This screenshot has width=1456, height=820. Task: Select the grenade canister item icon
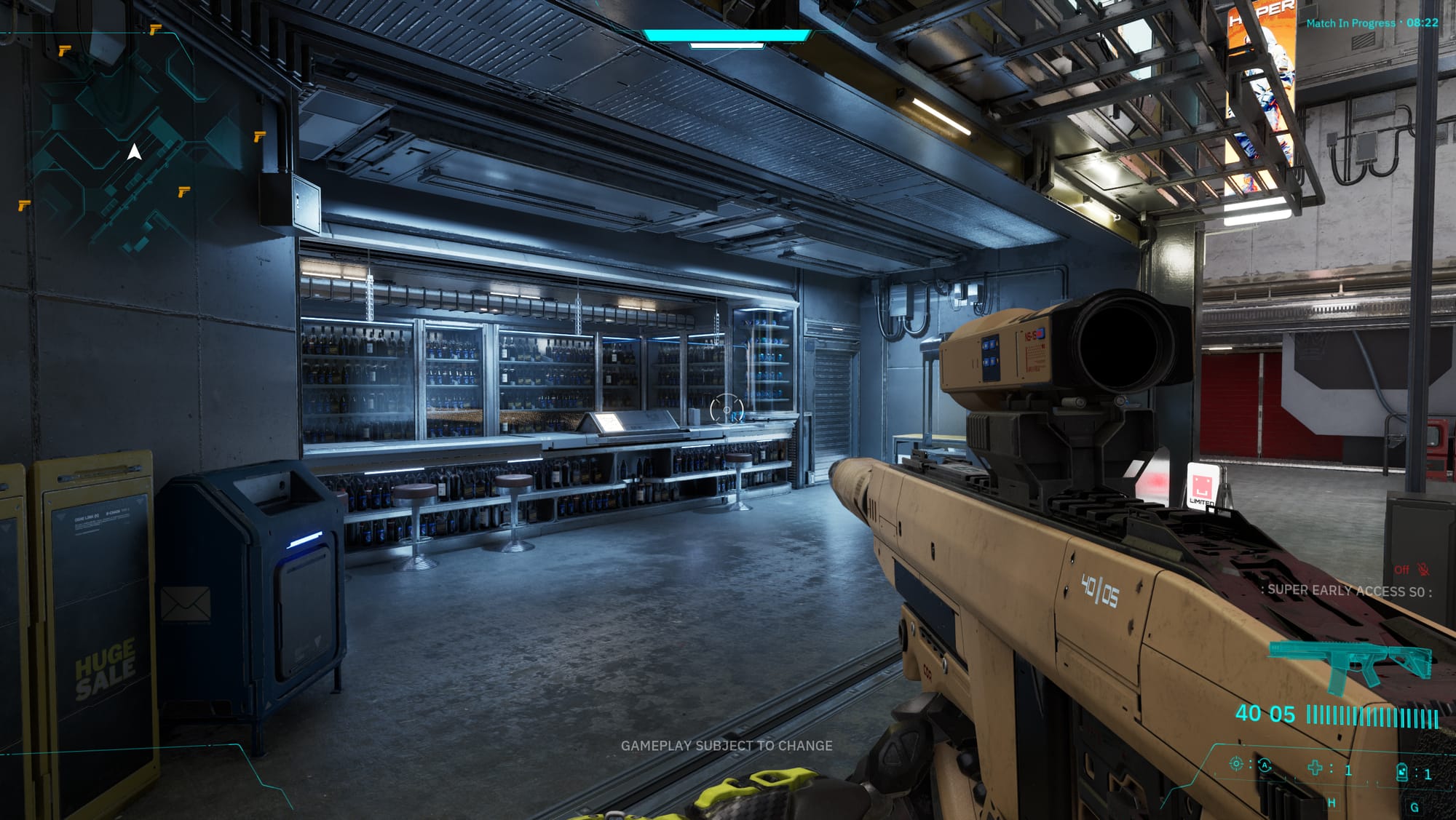(x=1401, y=771)
